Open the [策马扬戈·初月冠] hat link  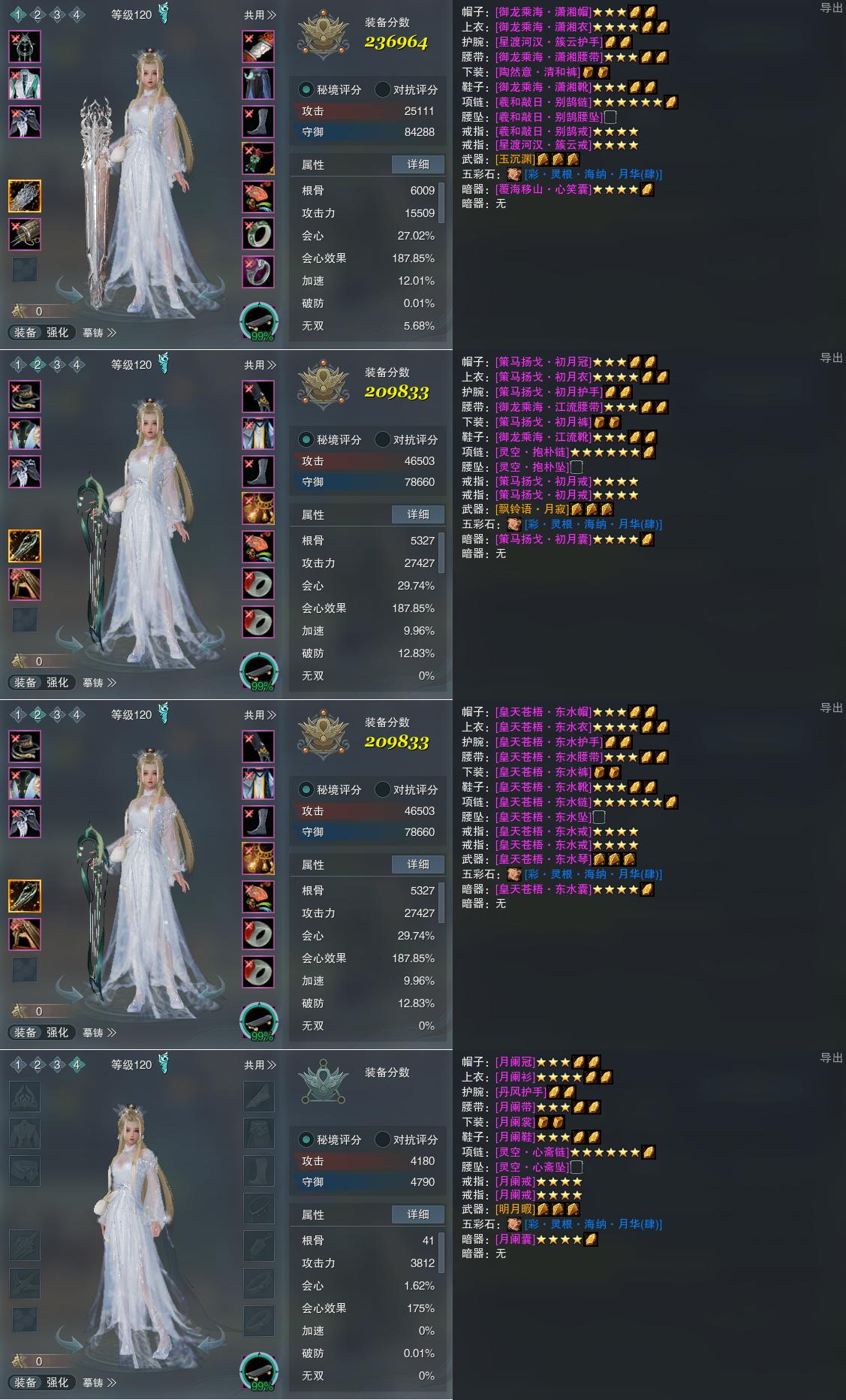pos(543,362)
